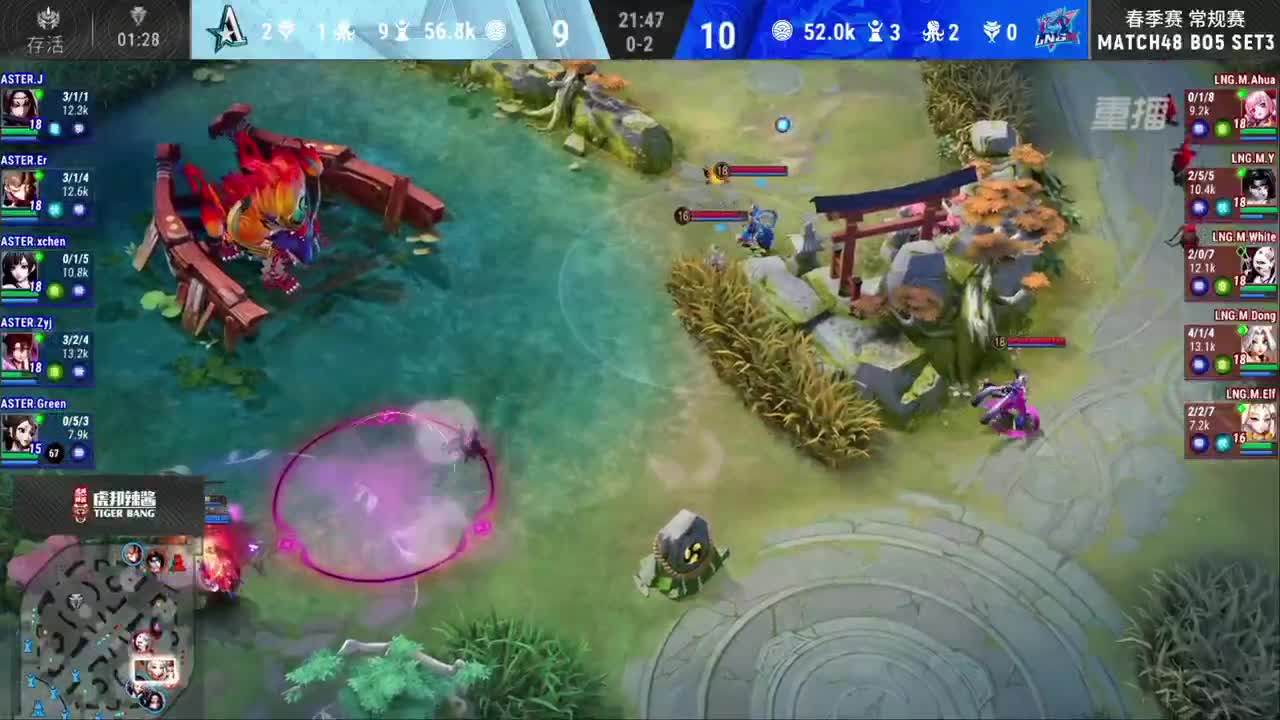The height and width of the screenshot is (720, 1280).
Task: Click the LNG.M.Elf player name label
Action: (1251, 393)
